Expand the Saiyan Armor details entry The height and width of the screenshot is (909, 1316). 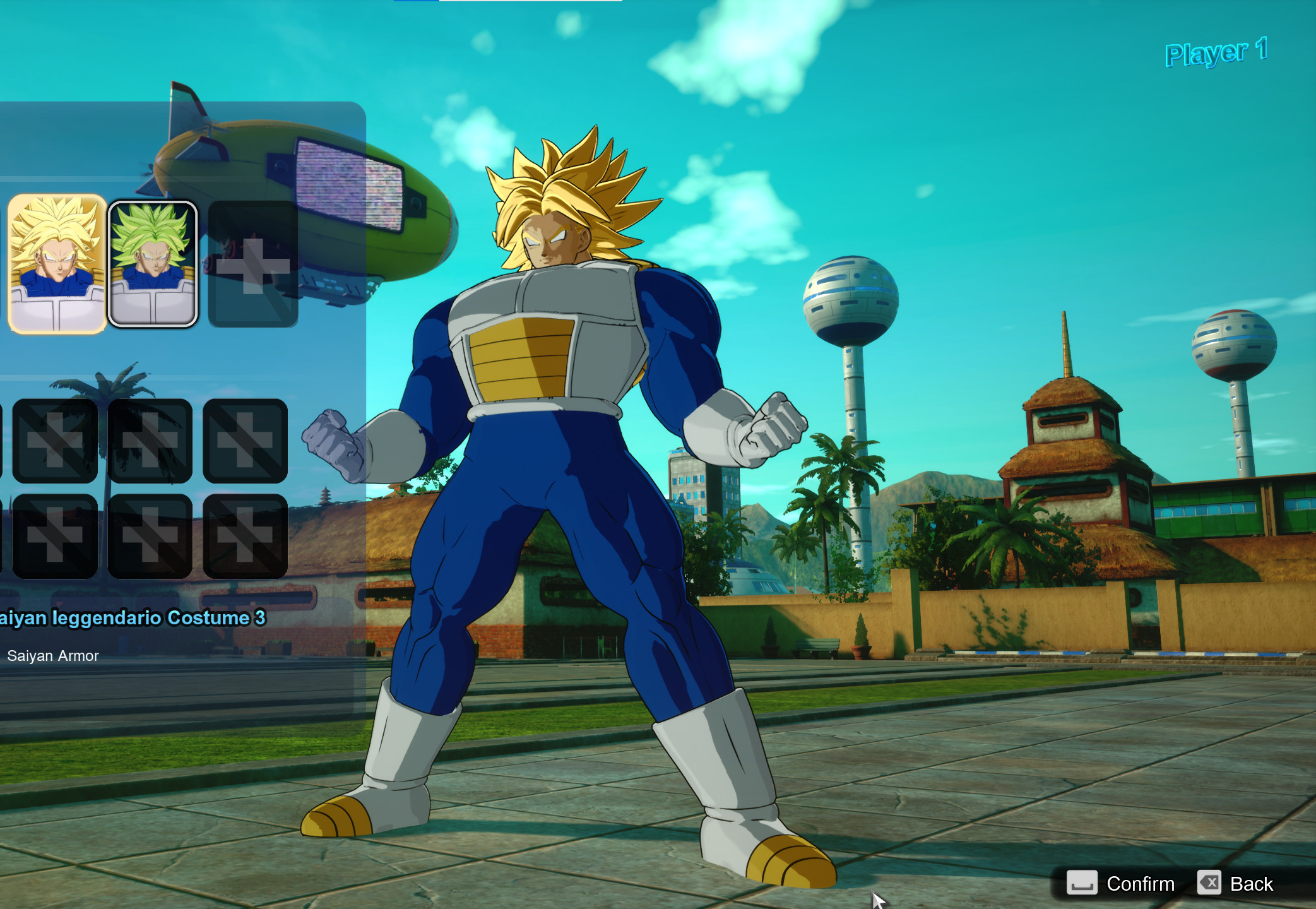pyautogui.click(x=53, y=655)
